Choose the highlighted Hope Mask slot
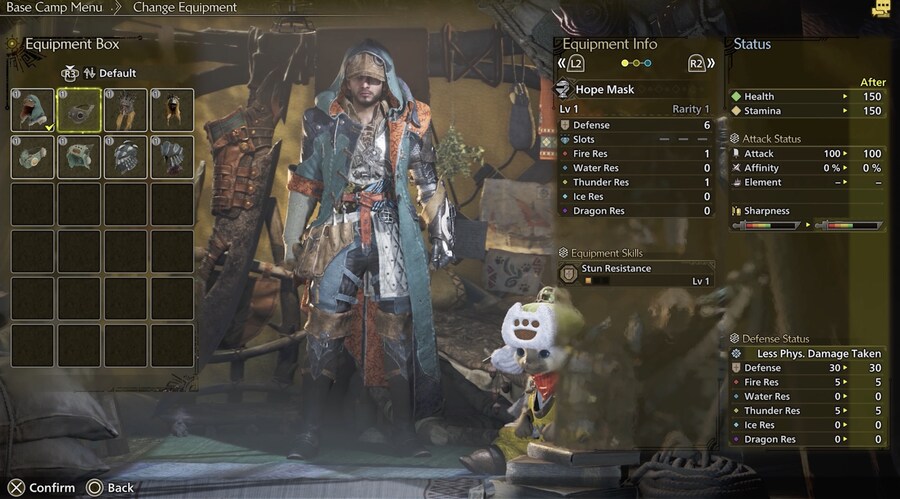 point(79,110)
